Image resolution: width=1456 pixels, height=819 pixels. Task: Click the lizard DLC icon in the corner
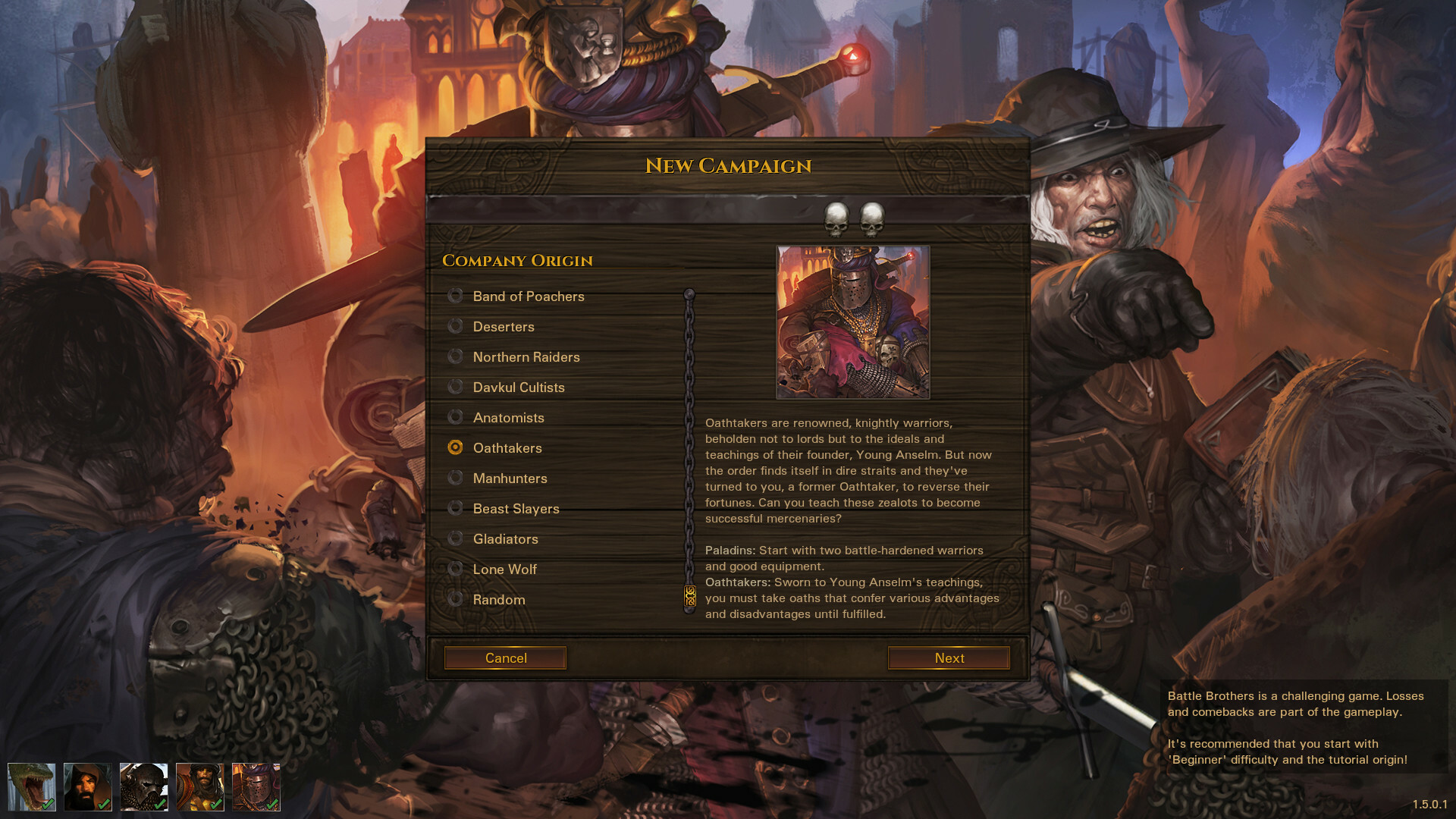coord(31,787)
